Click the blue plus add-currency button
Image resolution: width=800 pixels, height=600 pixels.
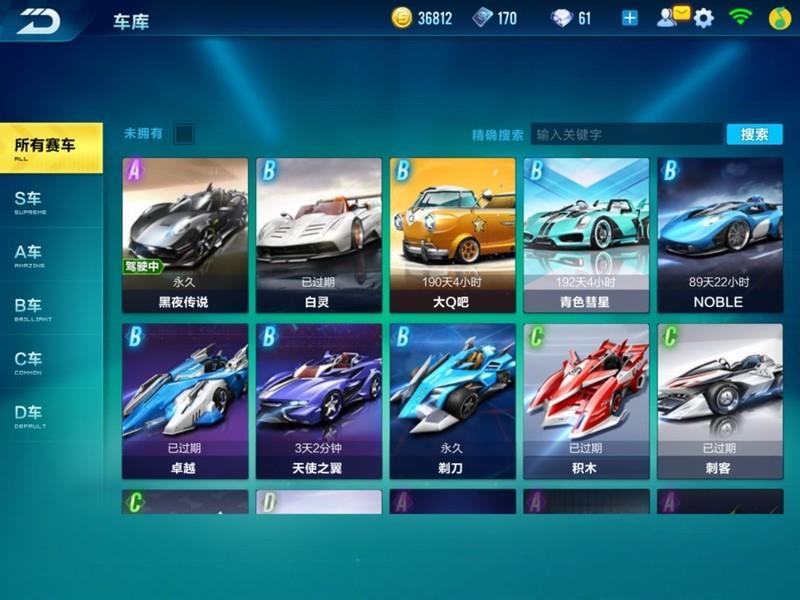(630, 18)
